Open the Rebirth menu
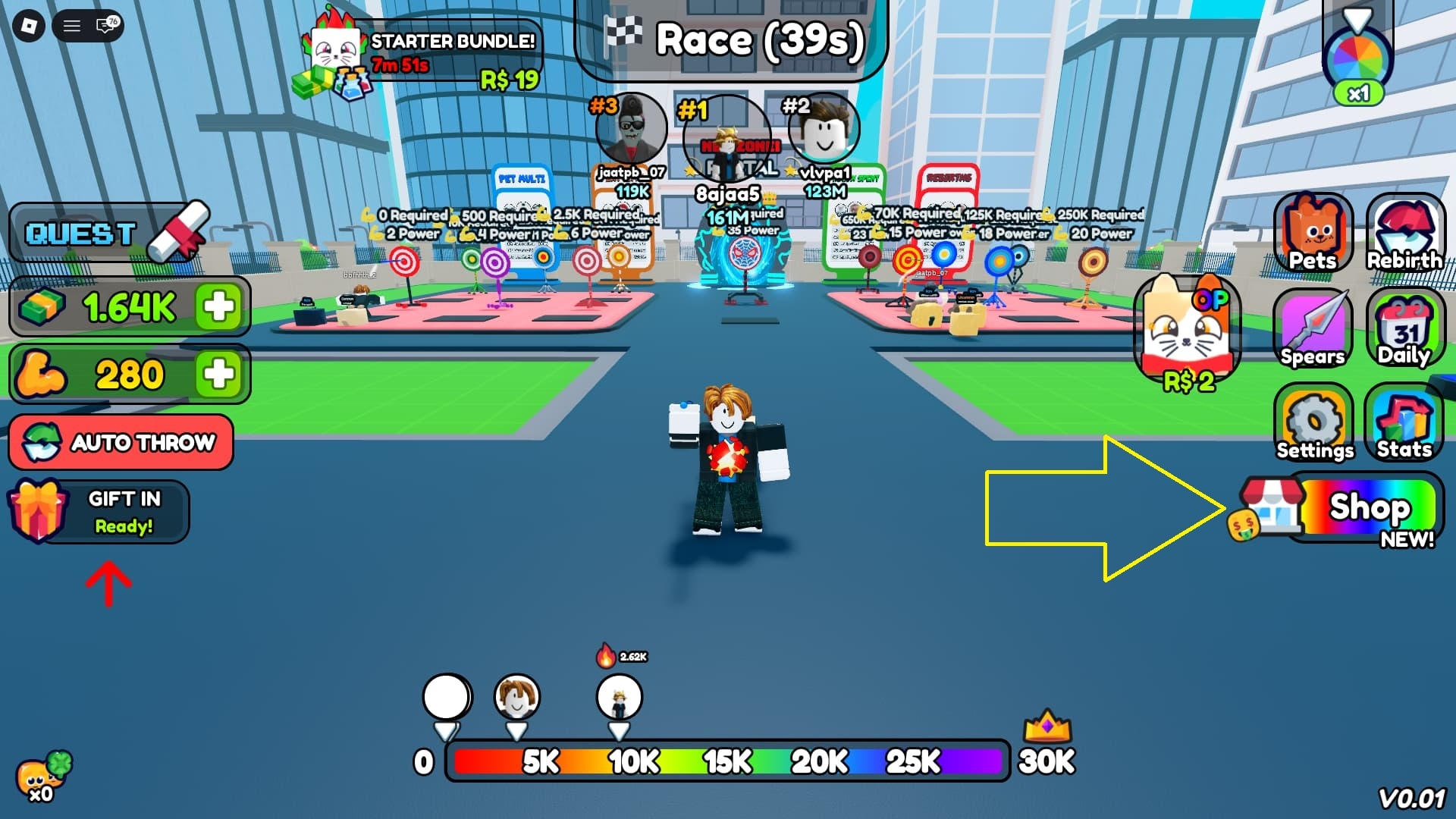The image size is (1456, 819). (x=1404, y=233)
